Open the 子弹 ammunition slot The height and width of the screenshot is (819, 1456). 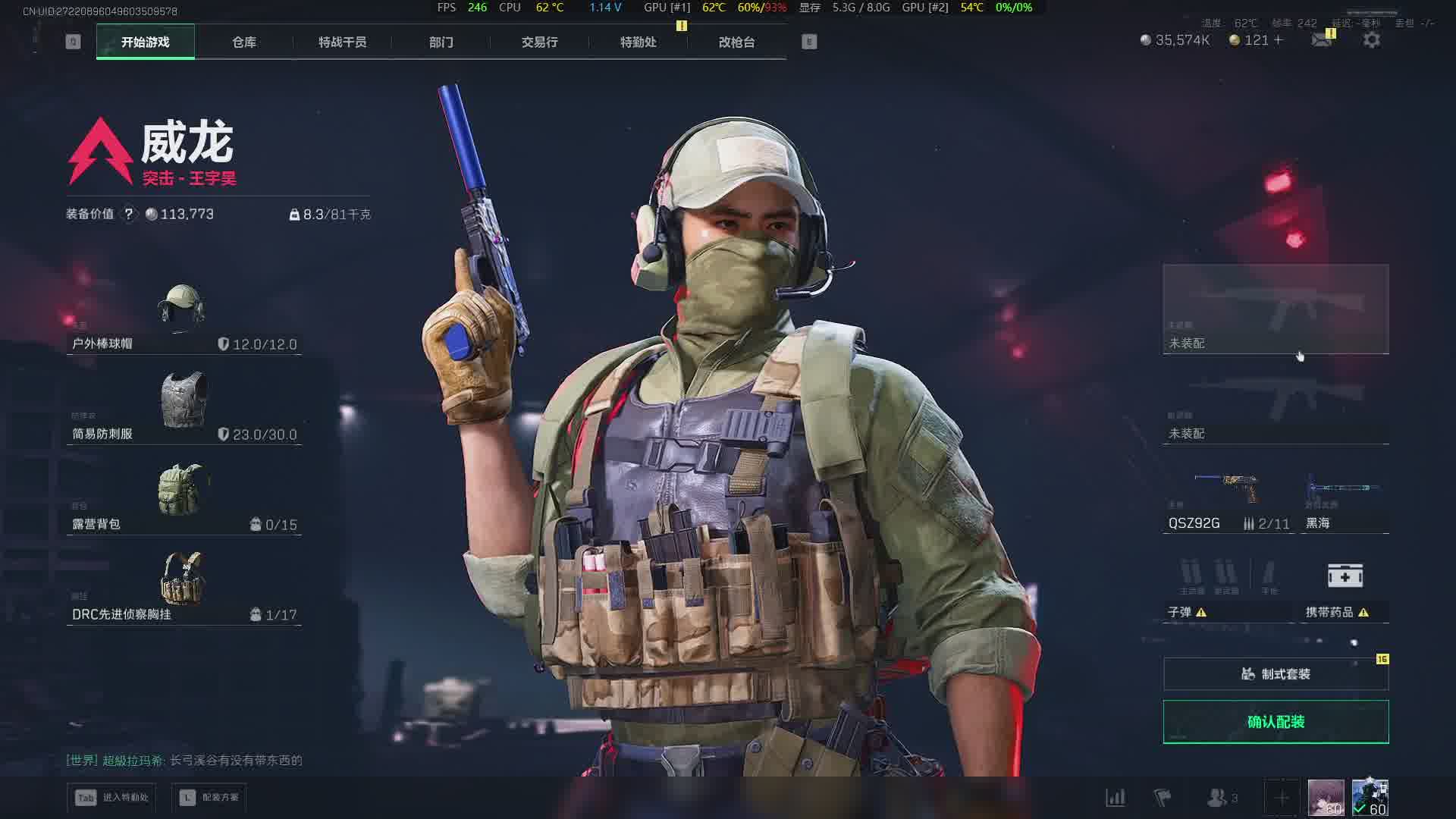click(1228, 588)
